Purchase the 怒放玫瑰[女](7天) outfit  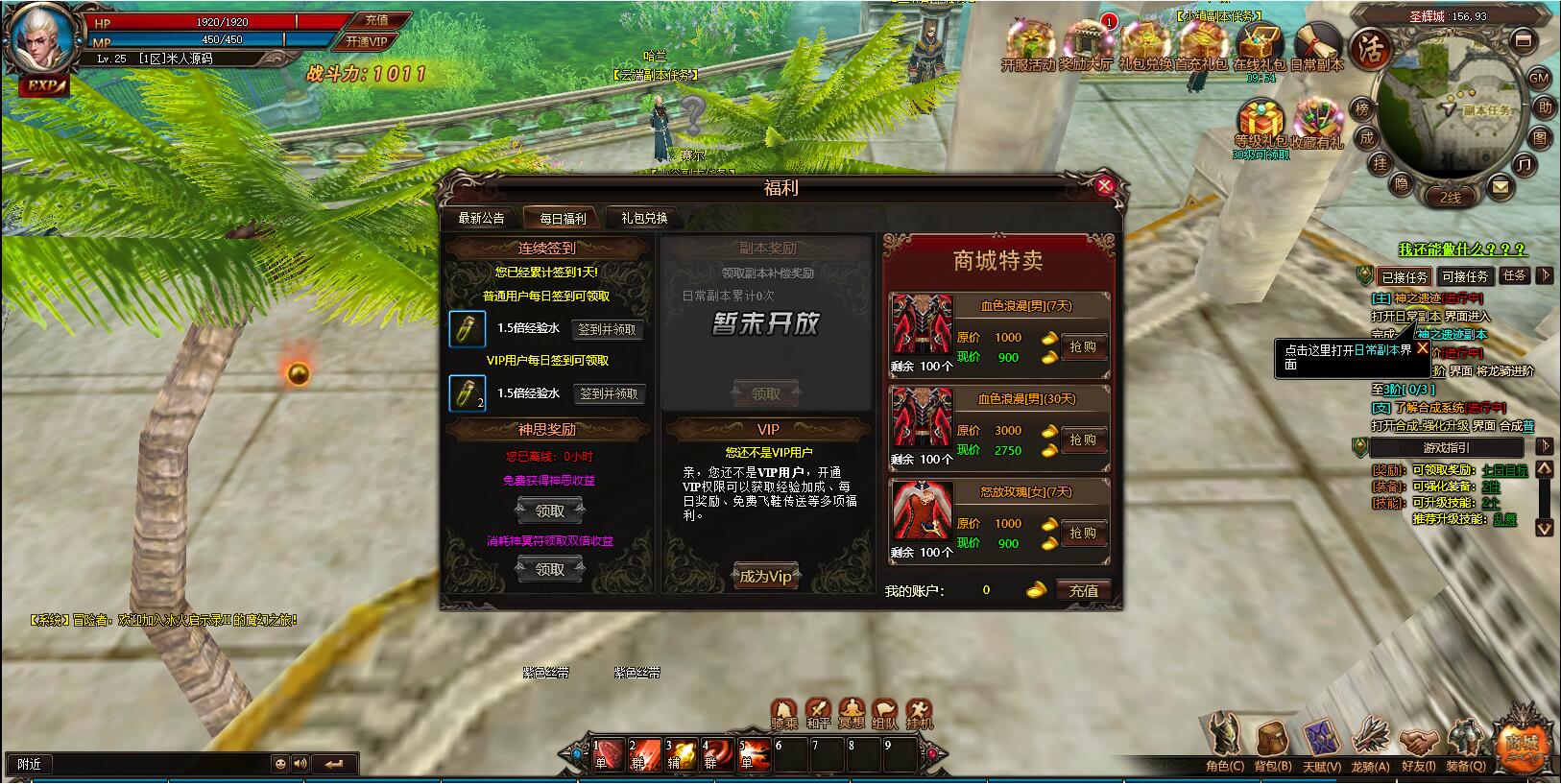pyautogui.click(x=1082, y=533)
